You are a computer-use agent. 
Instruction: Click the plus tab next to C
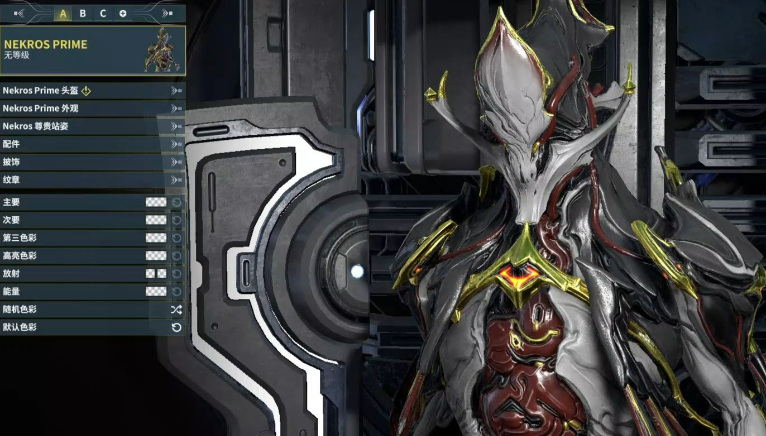point(123,14)
